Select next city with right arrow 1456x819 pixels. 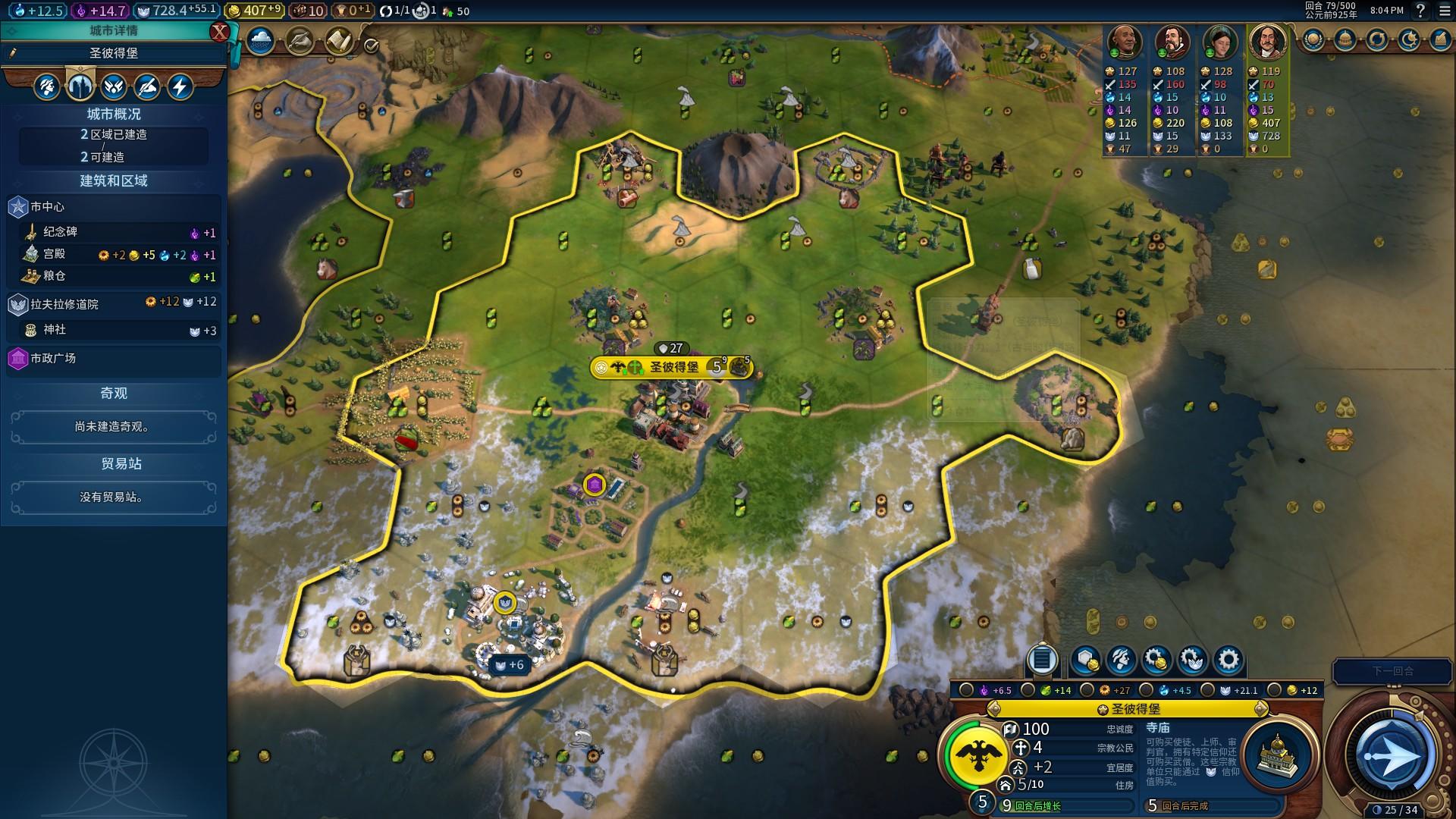click(x=1260, y=709)
